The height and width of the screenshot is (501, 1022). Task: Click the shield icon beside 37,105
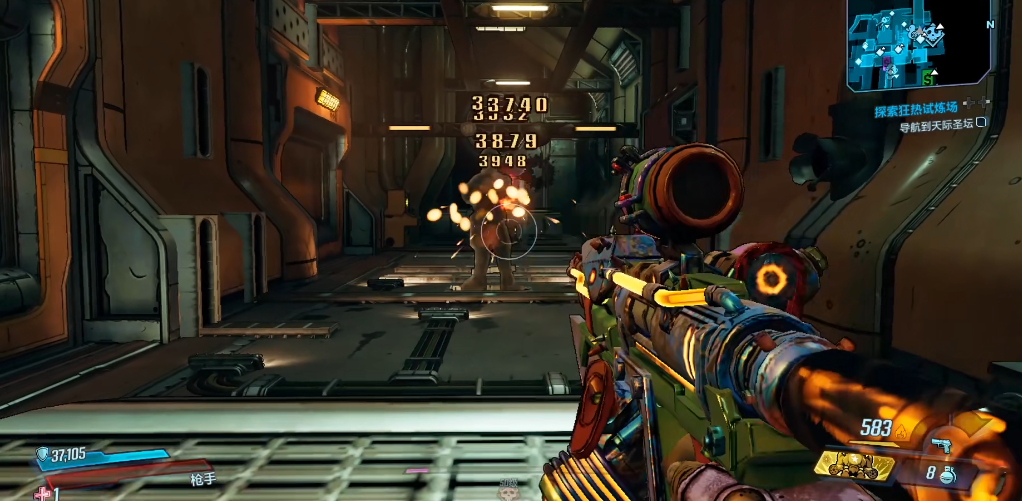[x=42, y=455]
